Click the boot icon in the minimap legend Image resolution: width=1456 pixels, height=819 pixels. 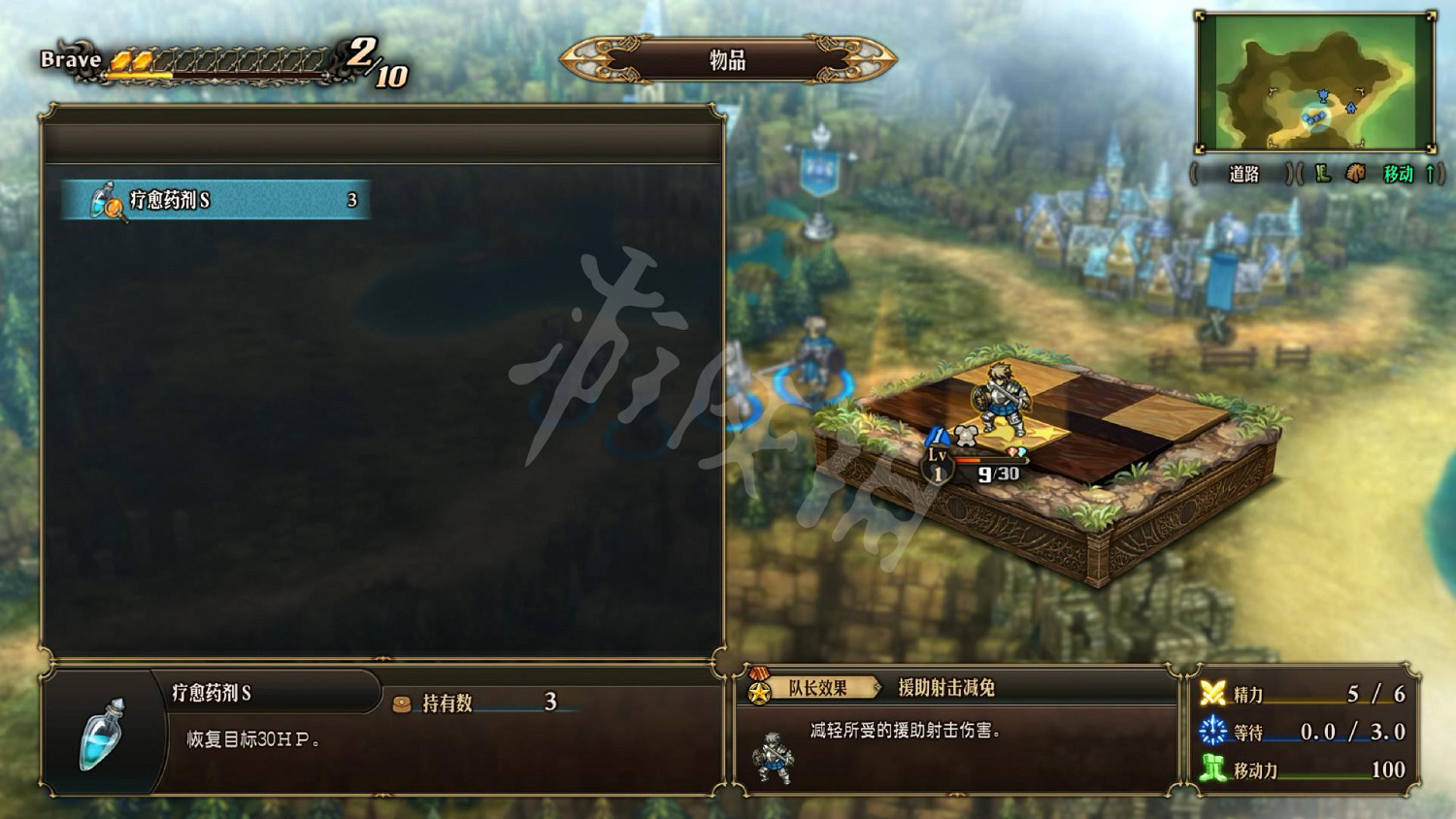(1322, 175)
